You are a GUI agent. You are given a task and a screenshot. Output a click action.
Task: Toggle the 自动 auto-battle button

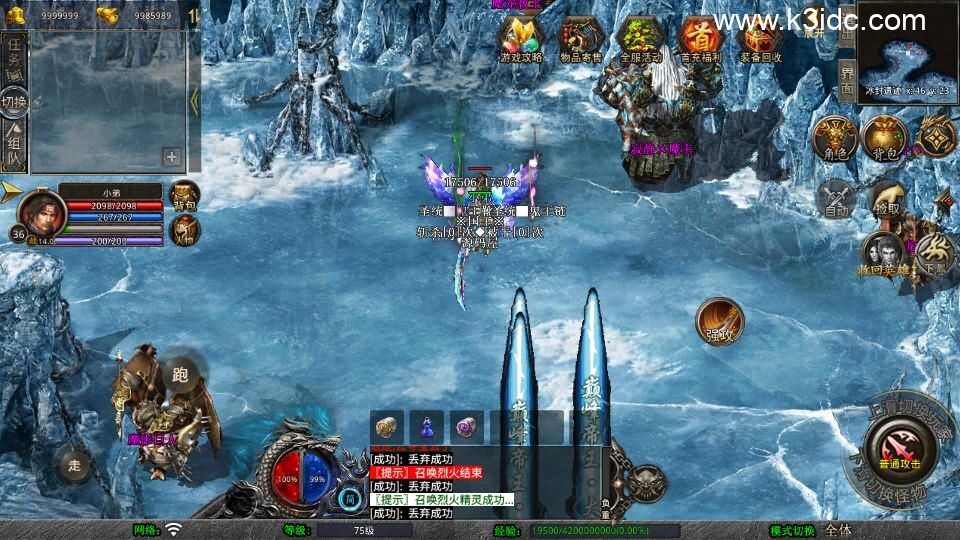tap(837, 197)
